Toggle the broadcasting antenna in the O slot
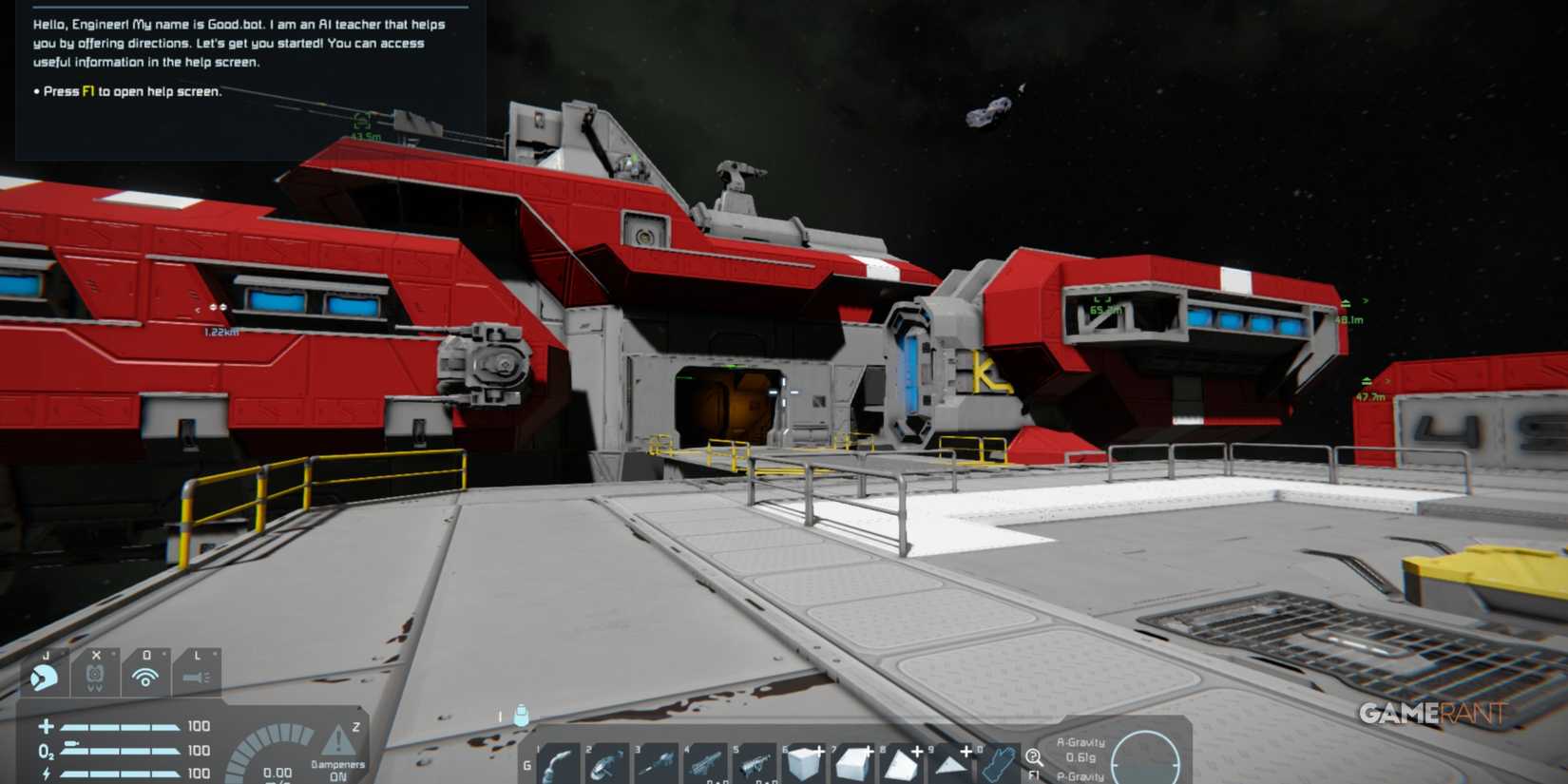Image resolution: width=1568 pixels, height=784 pixels. [146, 677]
